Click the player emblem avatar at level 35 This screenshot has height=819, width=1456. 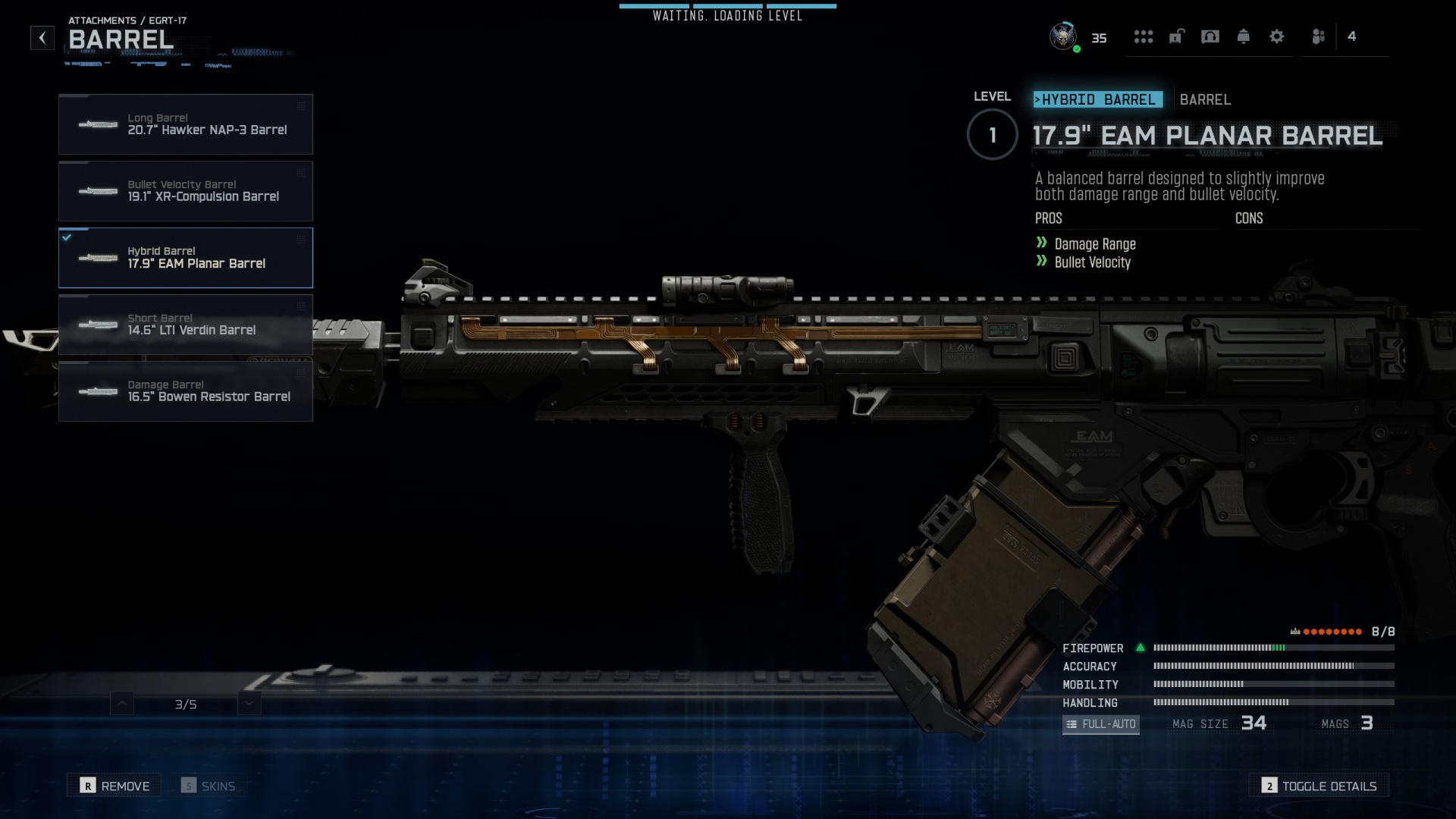1062,36
